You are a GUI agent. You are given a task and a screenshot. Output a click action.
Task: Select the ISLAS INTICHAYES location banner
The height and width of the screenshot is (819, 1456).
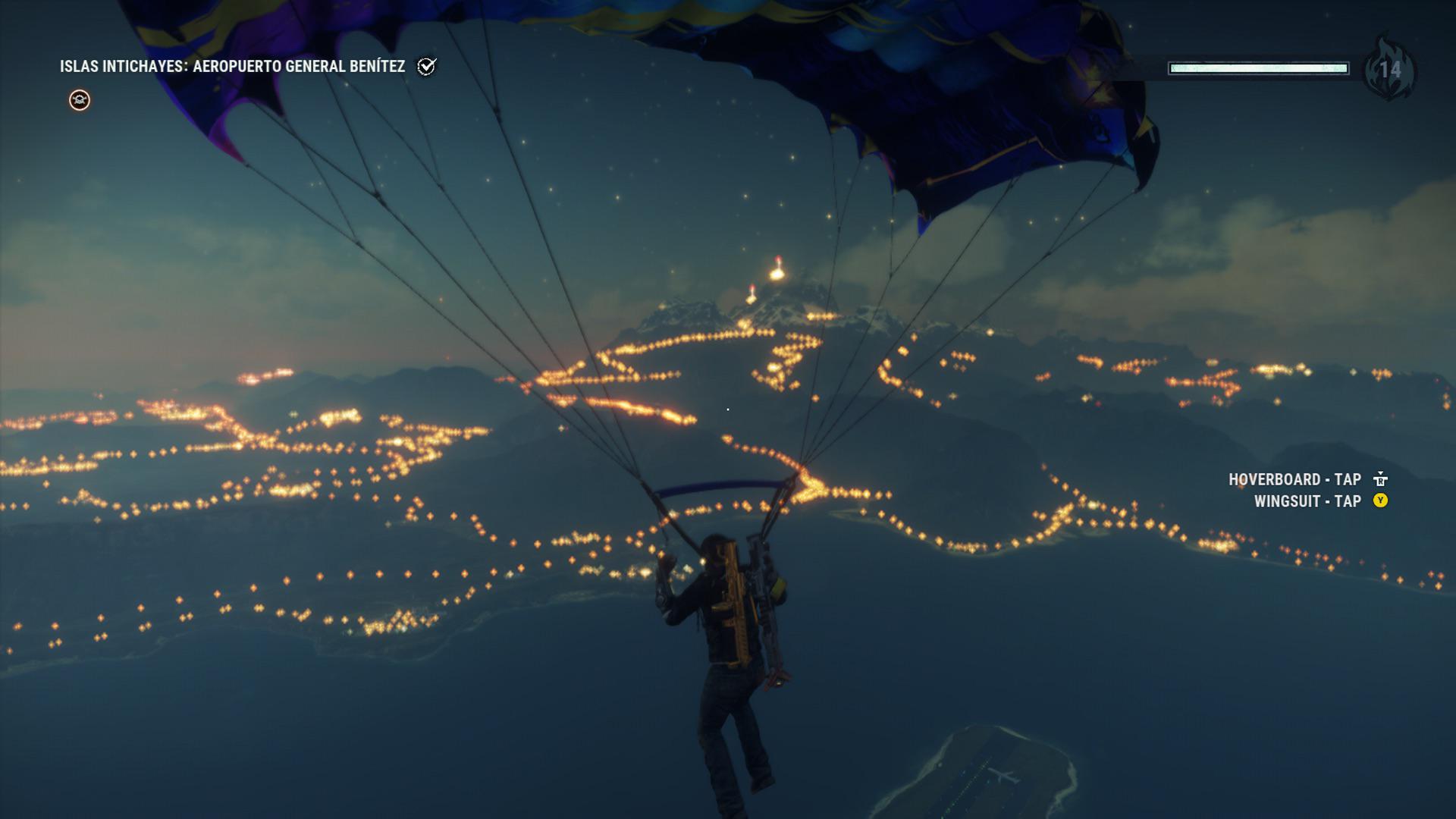point(121,67)
